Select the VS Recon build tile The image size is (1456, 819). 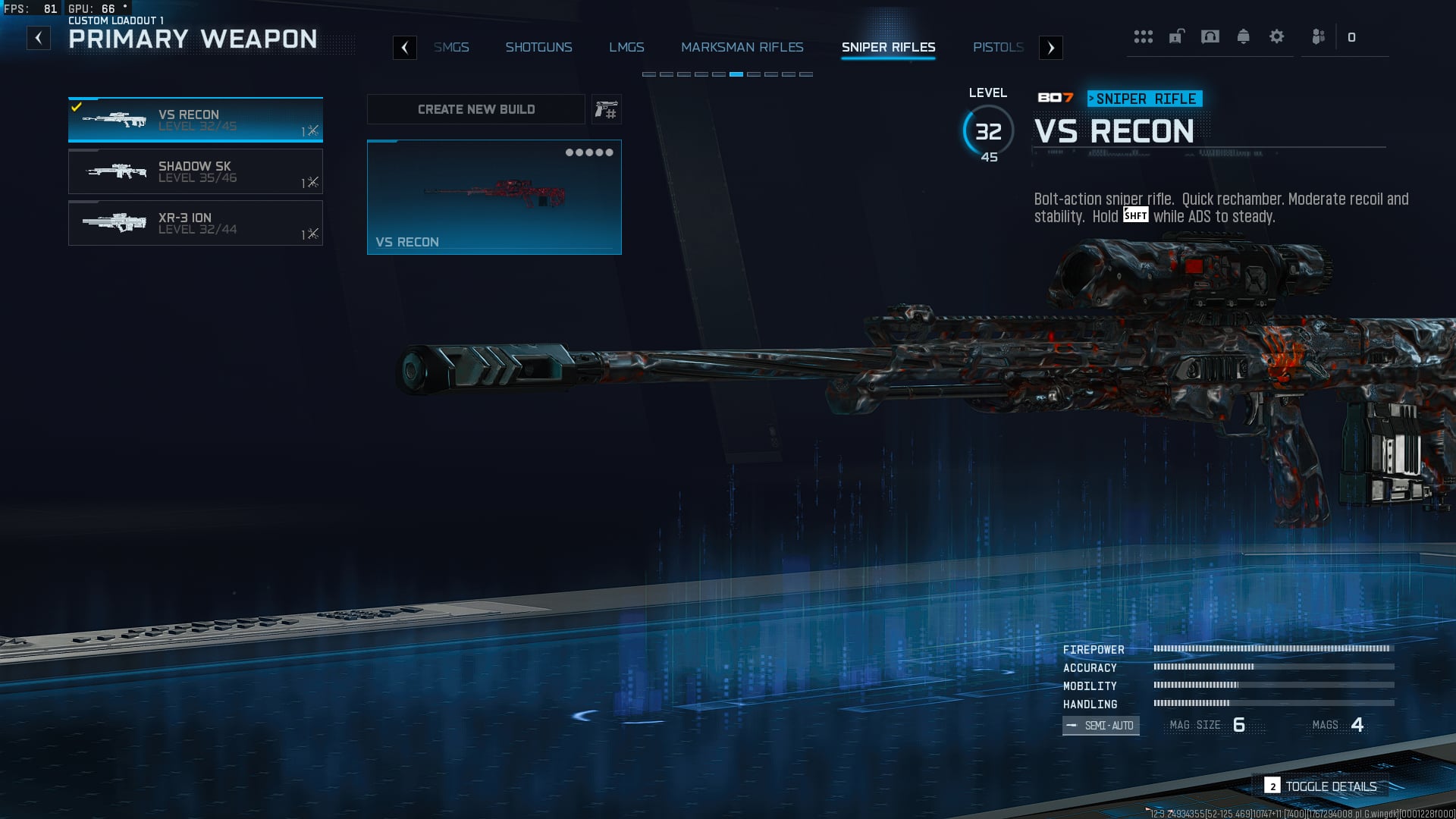(x=494, y=197)
